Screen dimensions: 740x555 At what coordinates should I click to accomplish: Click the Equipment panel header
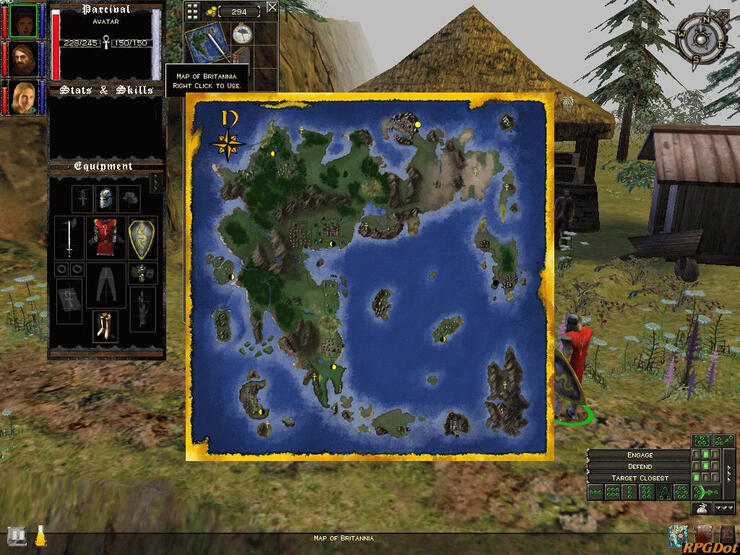[104, 166]
